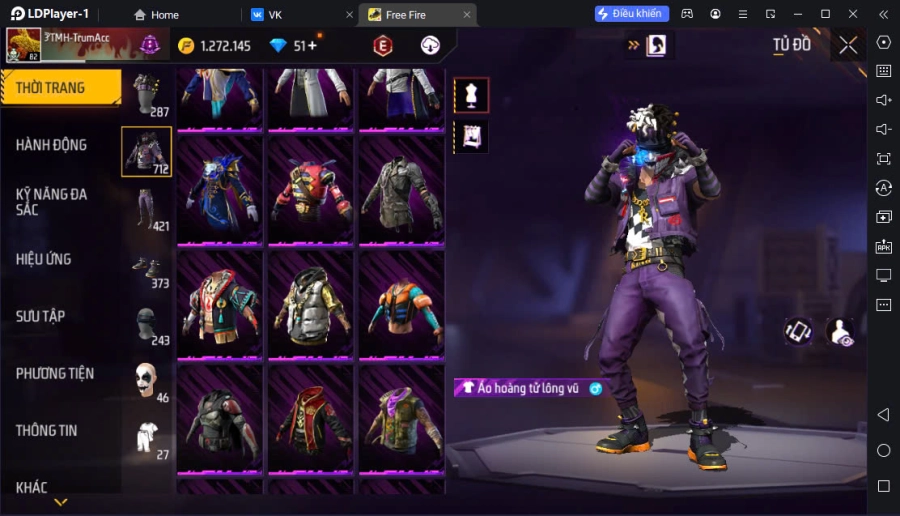Select the blue and gold jacket
The image size is (900, 516).
pyautogui.click(x=220, y=190)
